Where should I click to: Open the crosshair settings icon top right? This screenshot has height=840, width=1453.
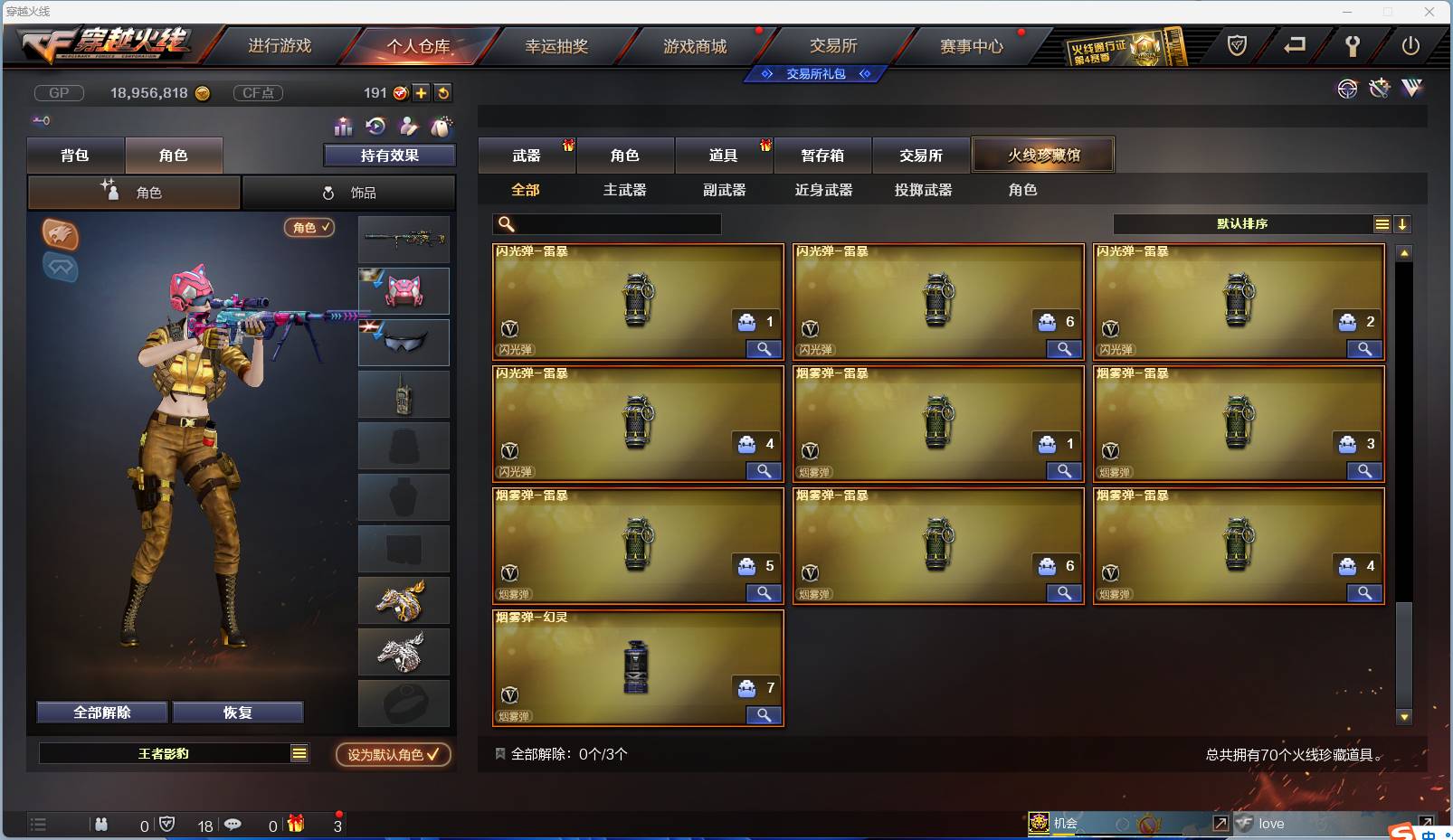(x=1347, y=89)
